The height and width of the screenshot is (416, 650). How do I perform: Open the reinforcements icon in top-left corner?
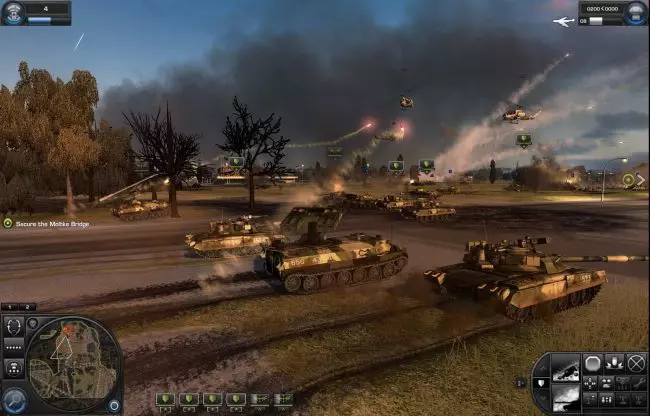(12, 12)
